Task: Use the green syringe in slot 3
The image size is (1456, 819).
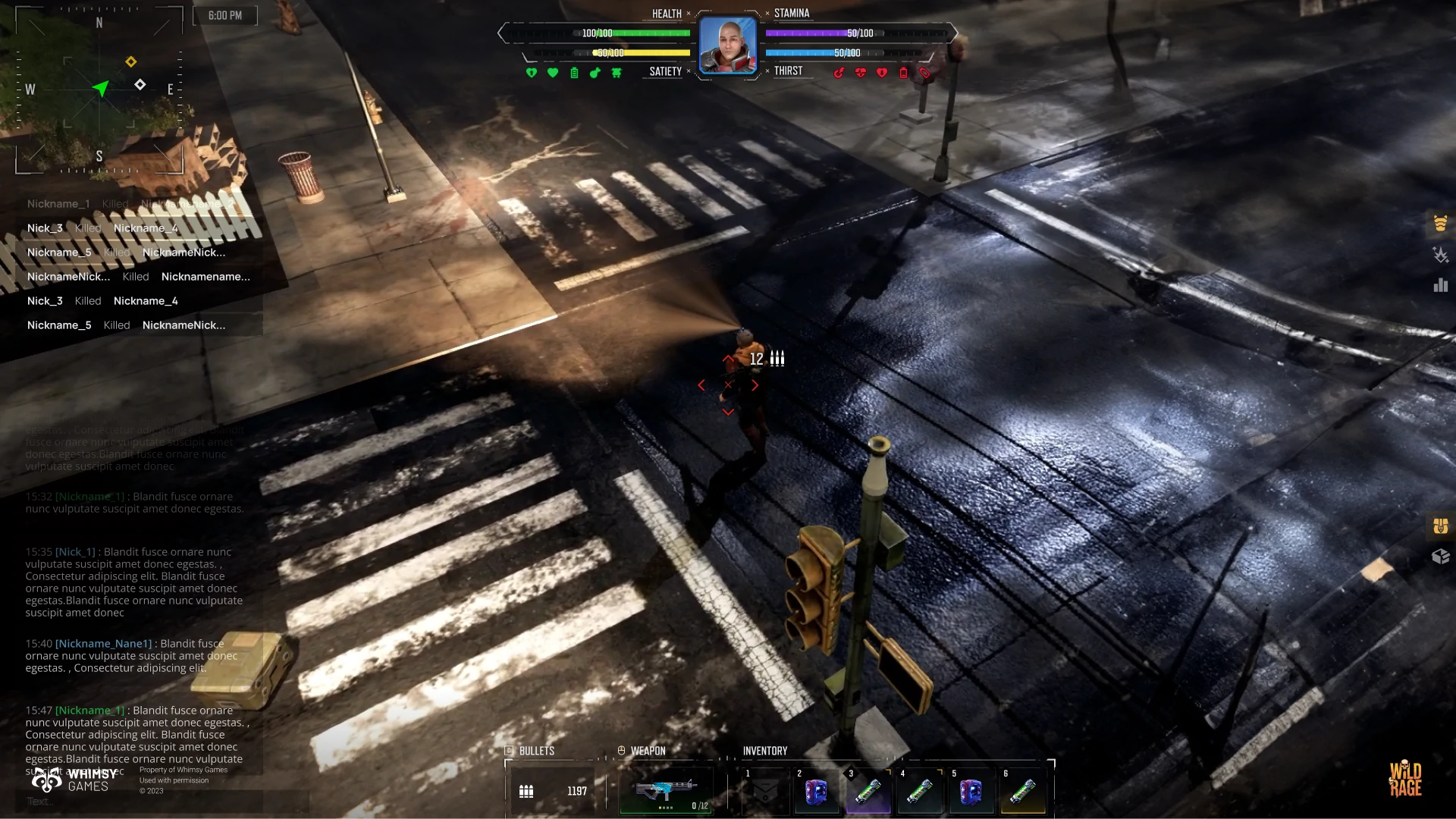Action: (x=868, y=792)
